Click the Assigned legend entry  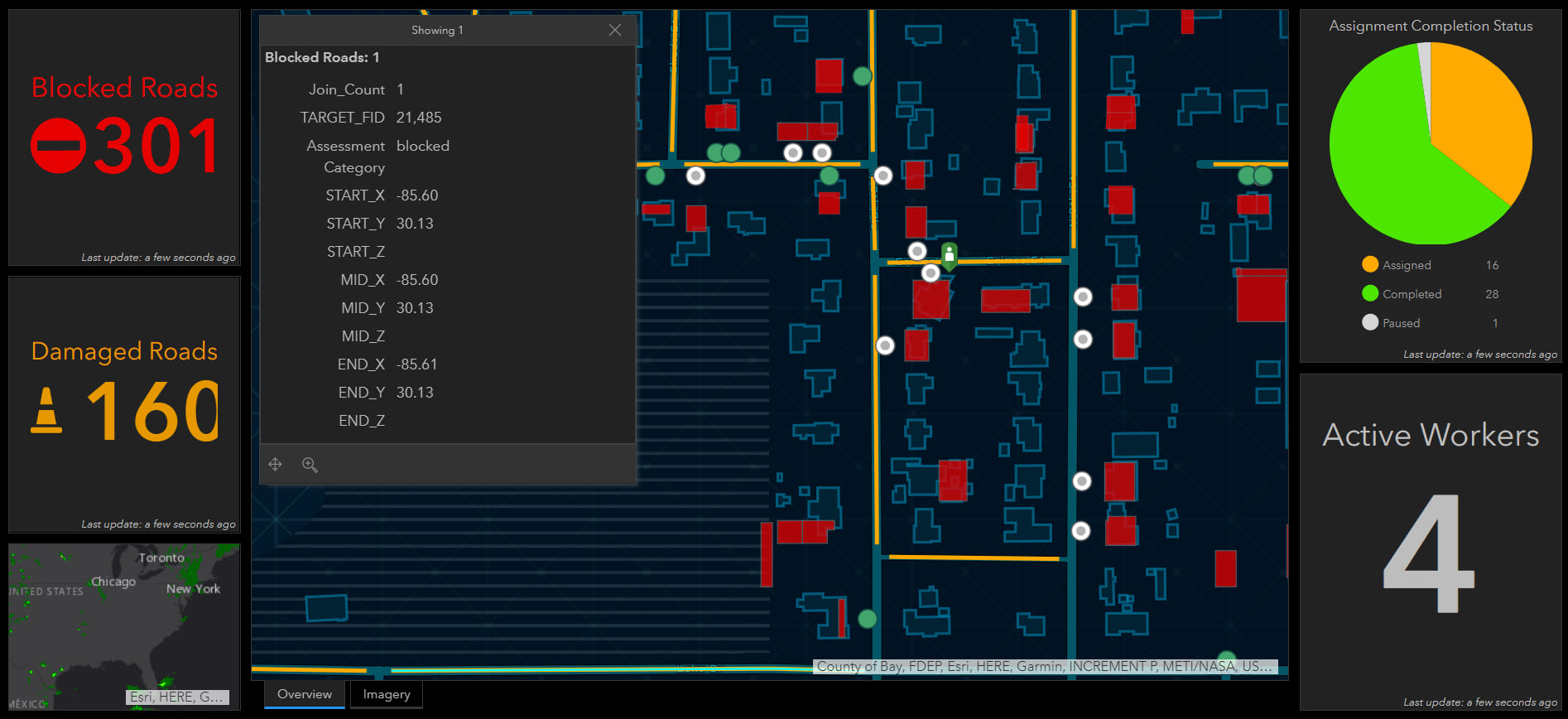tap(1406, 265)
